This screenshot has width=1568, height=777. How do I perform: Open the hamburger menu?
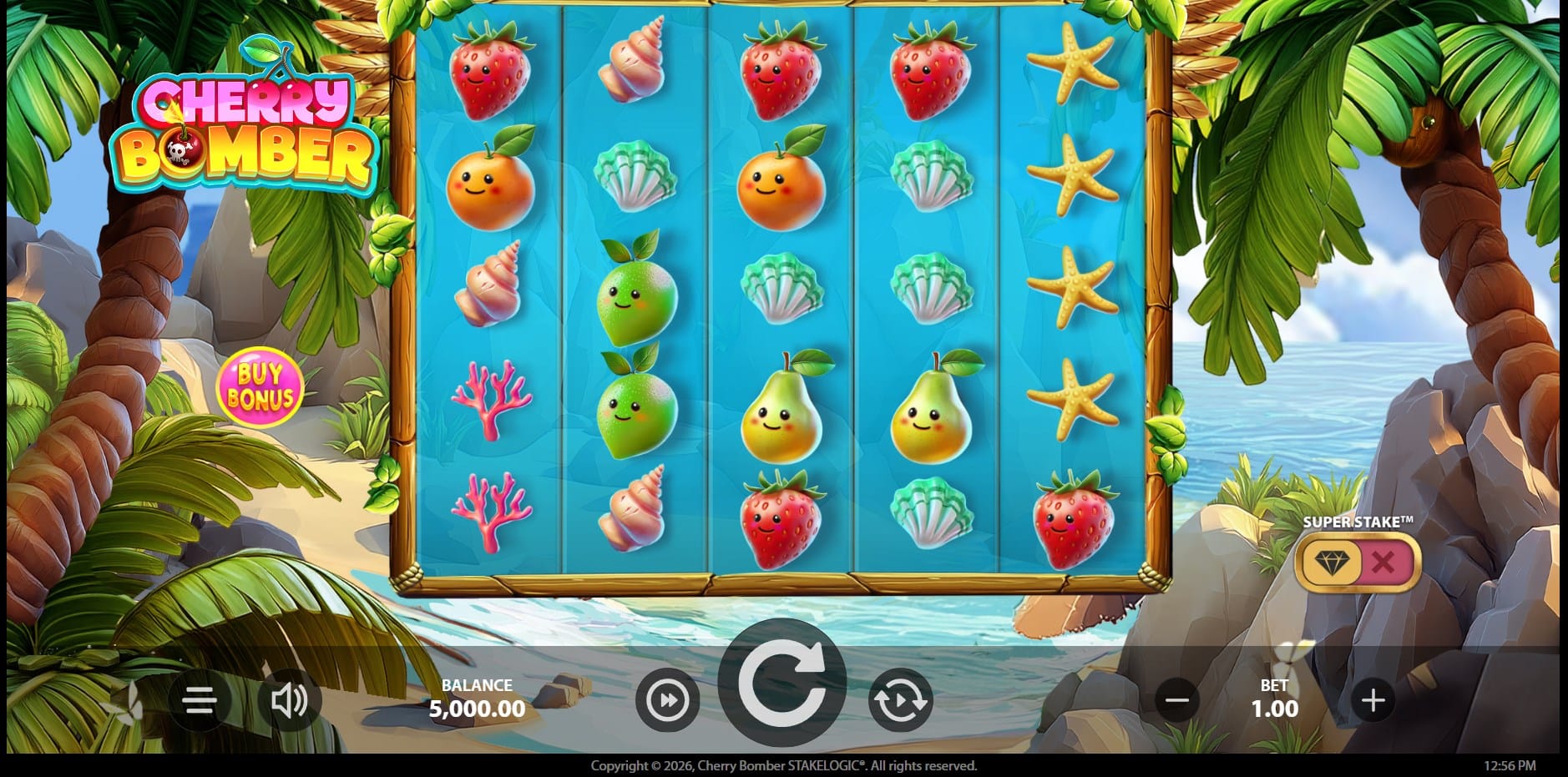200,700
